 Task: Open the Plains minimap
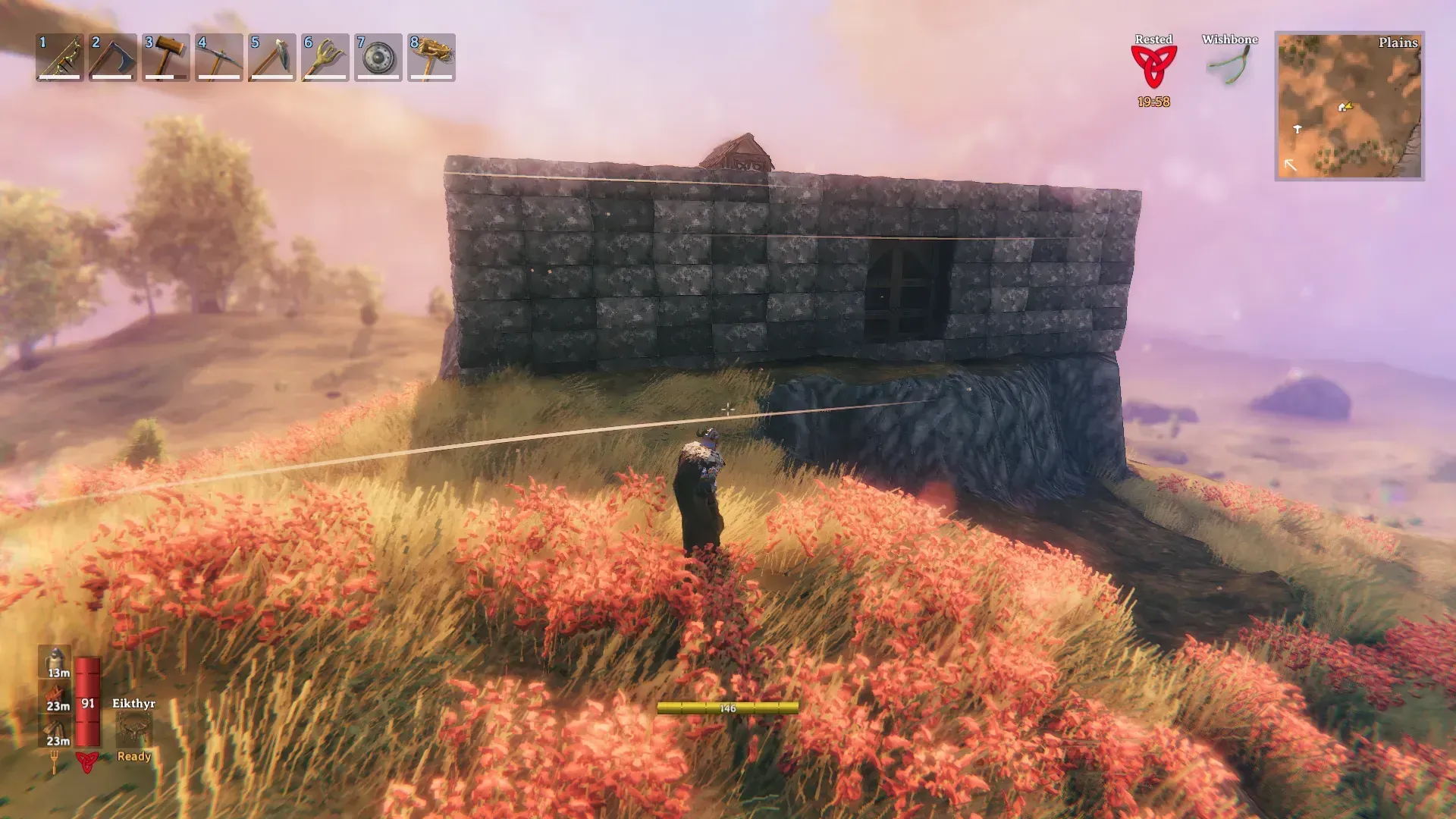tap(1349, 105)
